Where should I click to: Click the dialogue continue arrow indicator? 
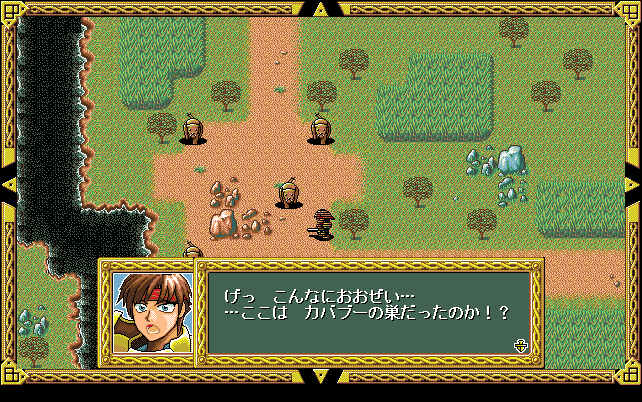coord(520,346)
